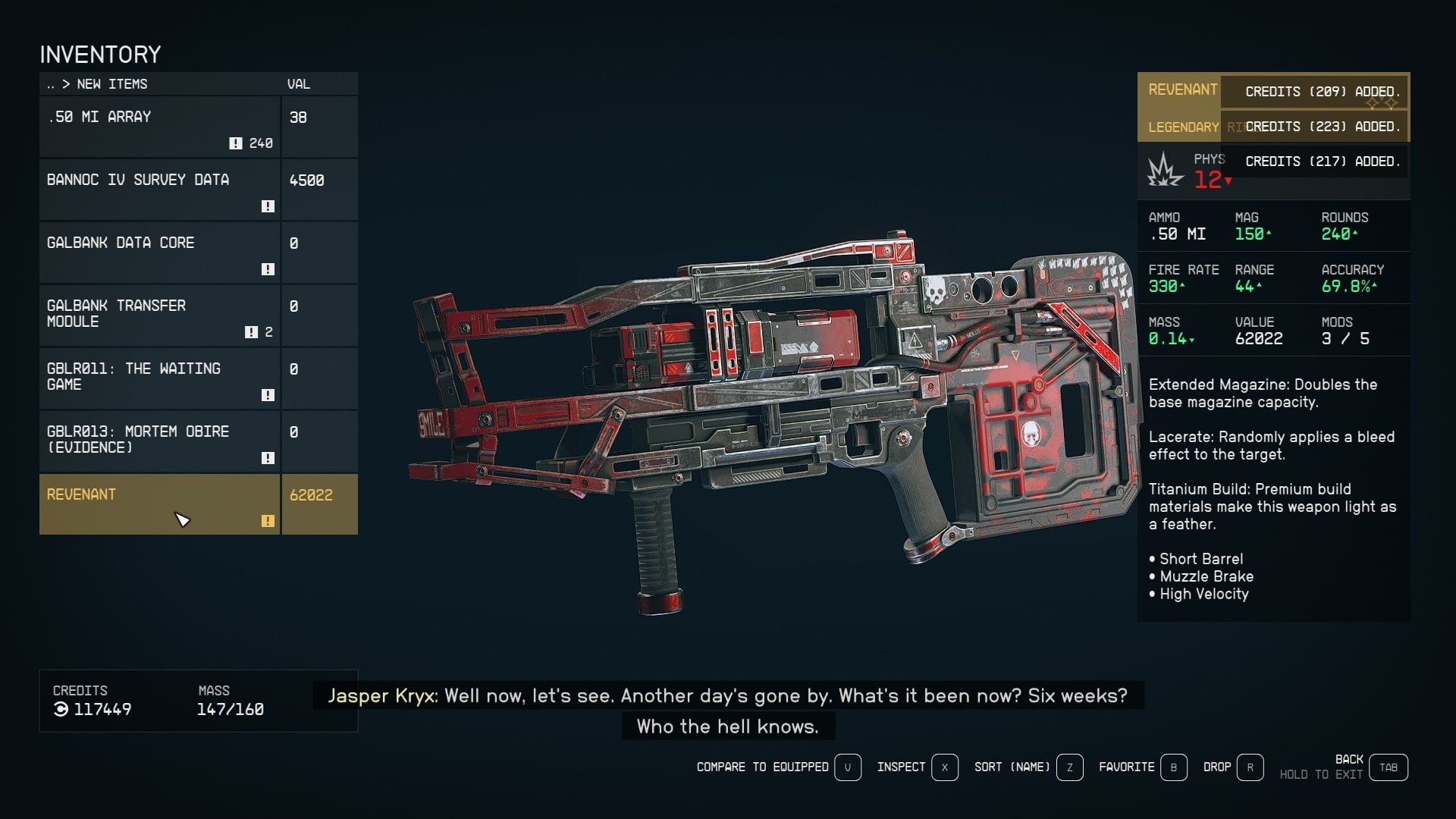Select the Galbank Data Core entry
The height and width of the screenshot is (819, 1456).
pos(159,253)
